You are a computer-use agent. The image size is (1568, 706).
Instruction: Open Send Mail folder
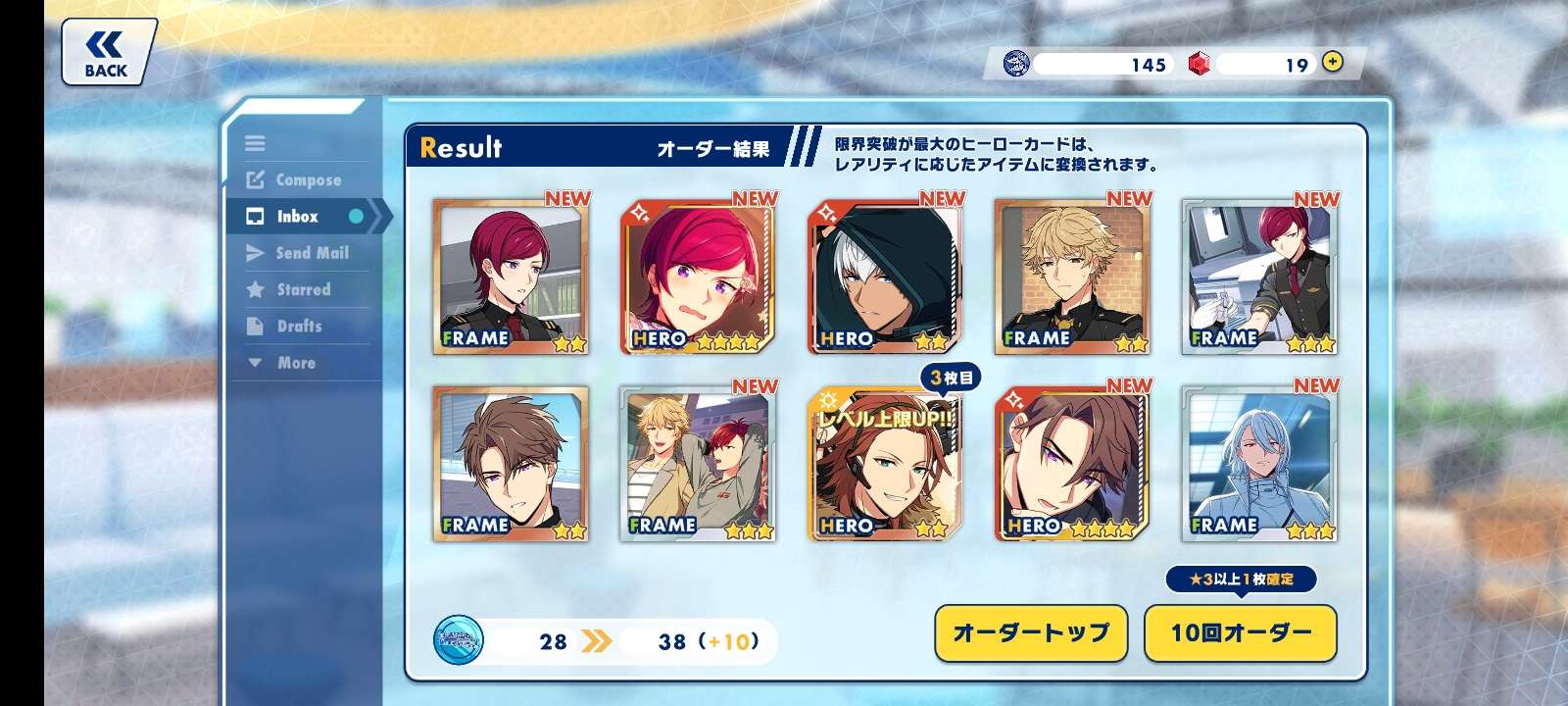coord(311,253)
